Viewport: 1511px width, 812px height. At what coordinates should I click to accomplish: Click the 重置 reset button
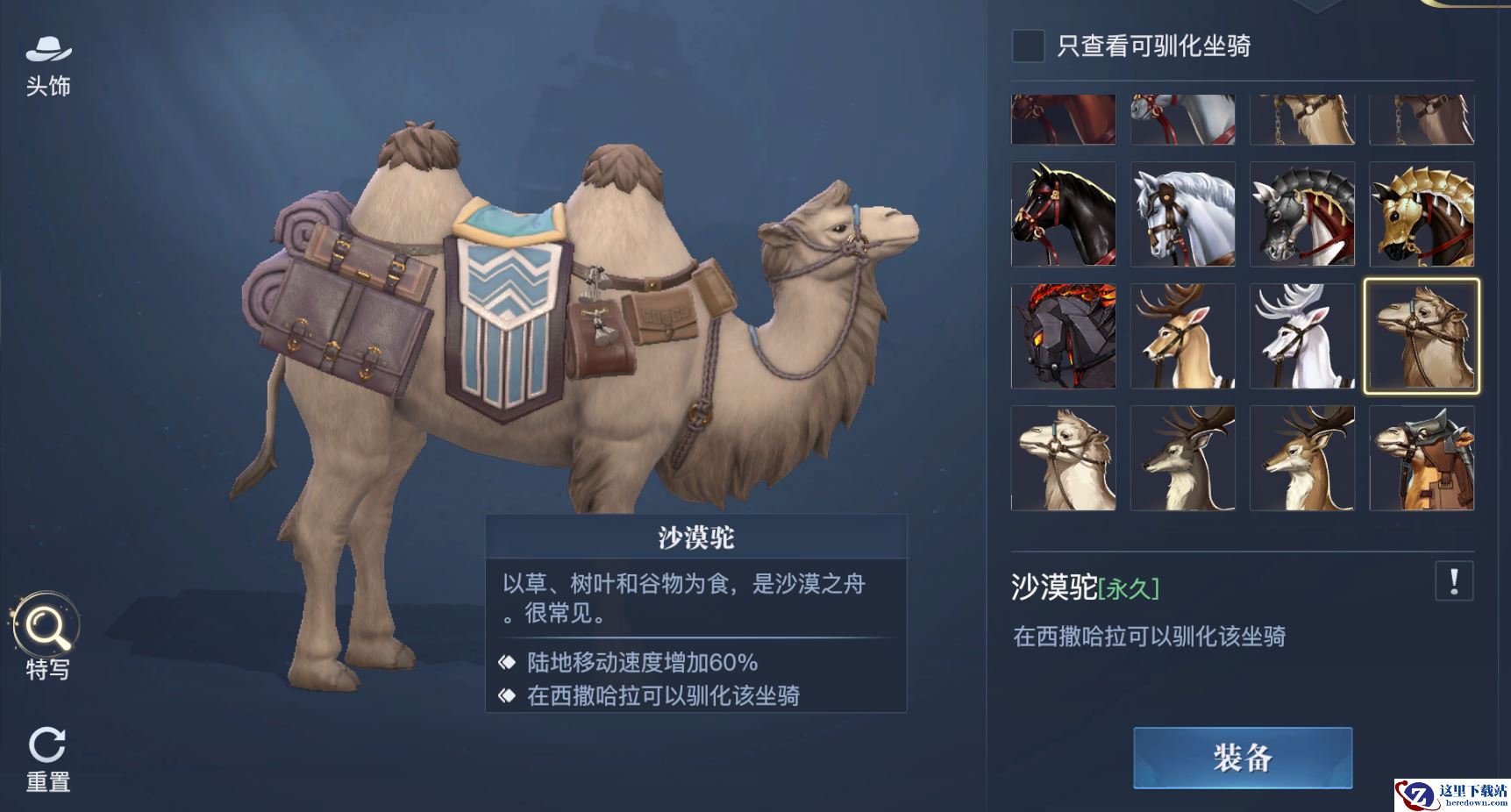[x=47, y=759]
